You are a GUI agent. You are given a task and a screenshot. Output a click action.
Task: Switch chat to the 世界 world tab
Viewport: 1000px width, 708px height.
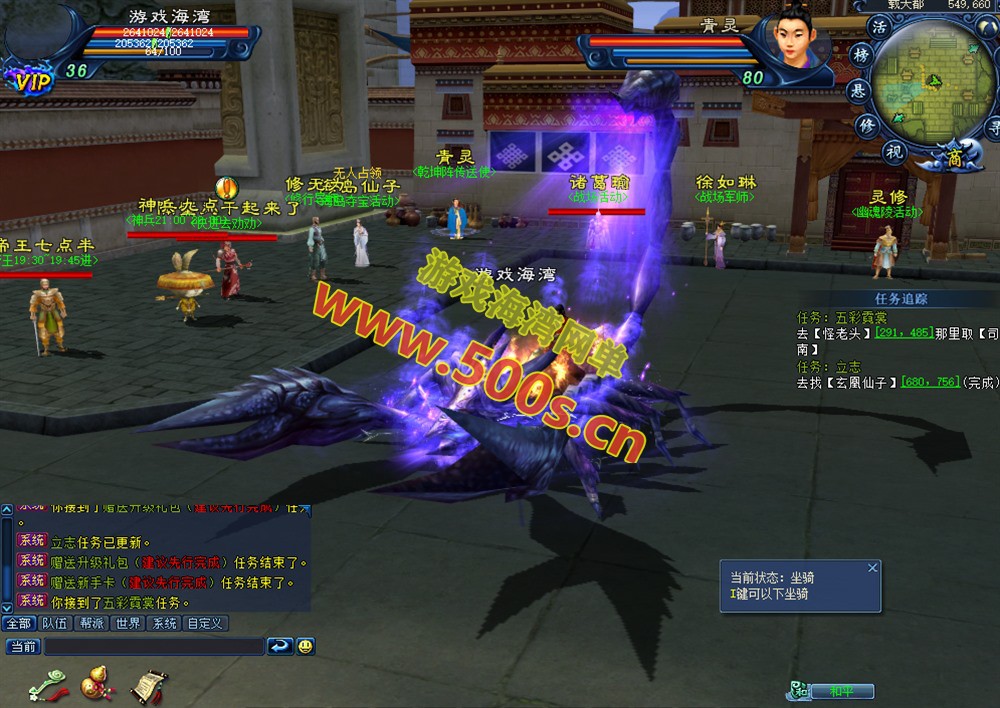(128, 623)
